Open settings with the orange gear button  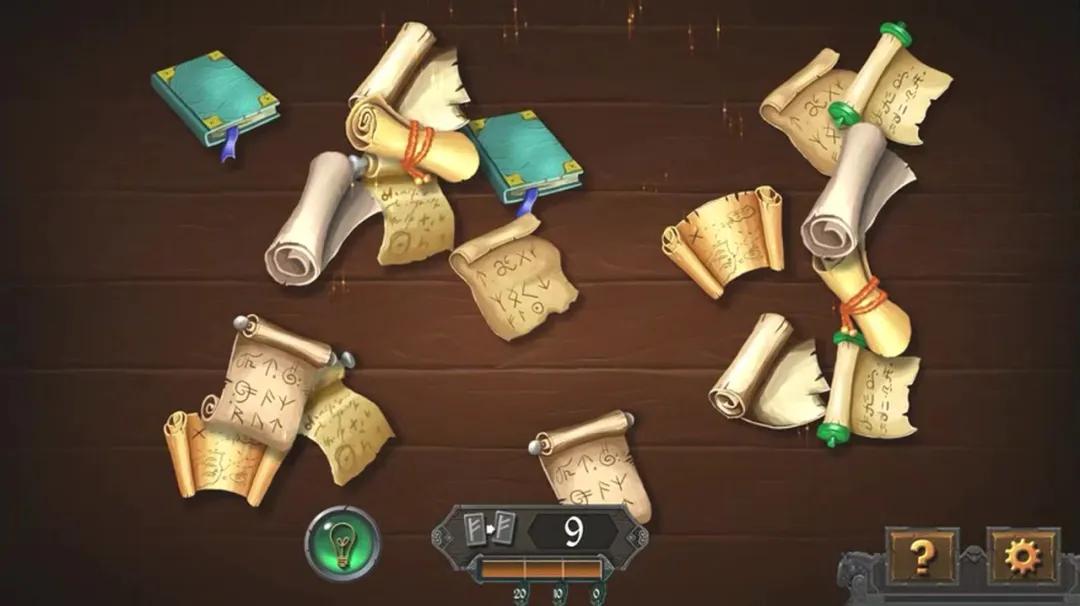pos(1022,555)
